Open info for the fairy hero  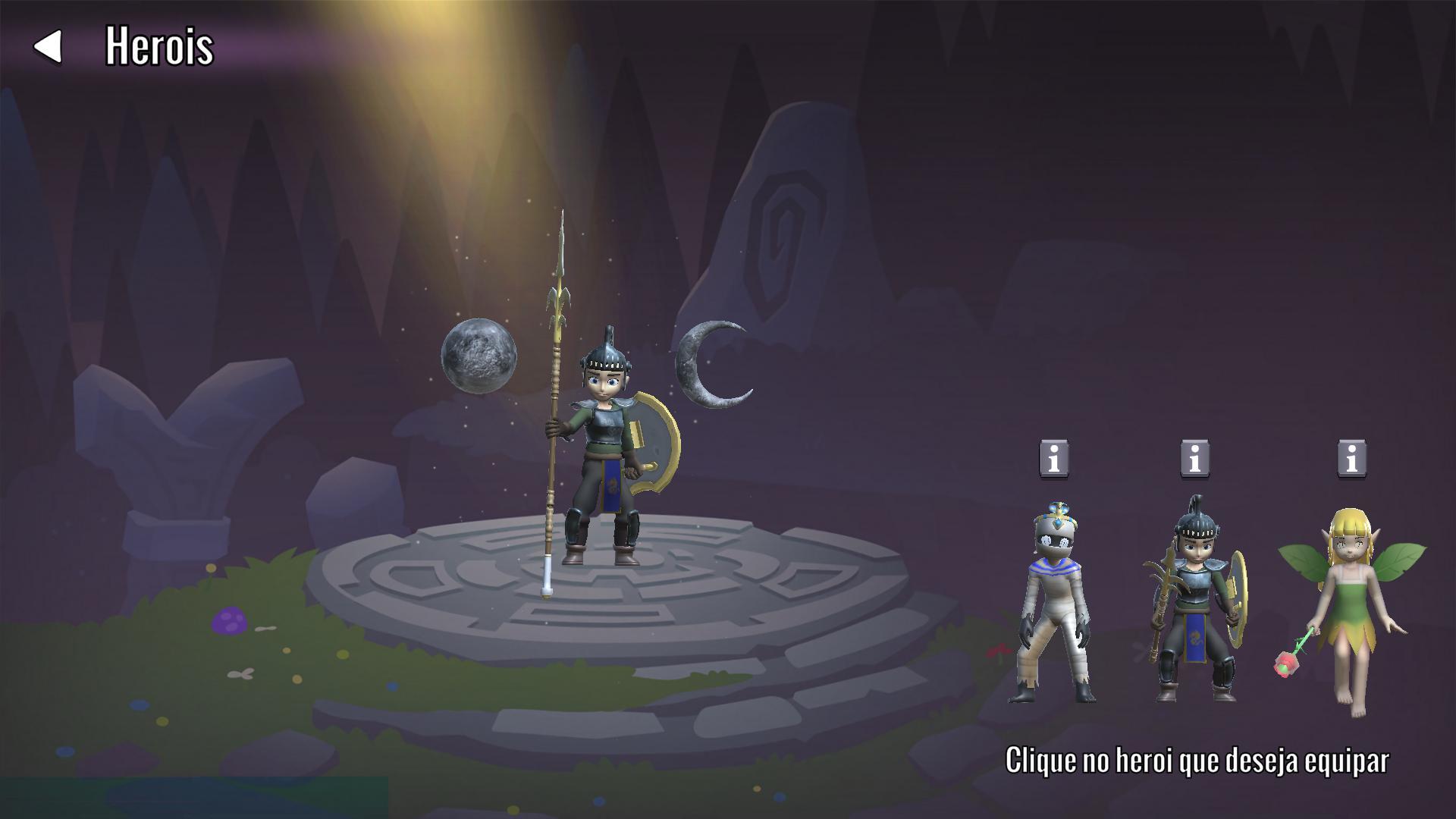(1351, 459)
